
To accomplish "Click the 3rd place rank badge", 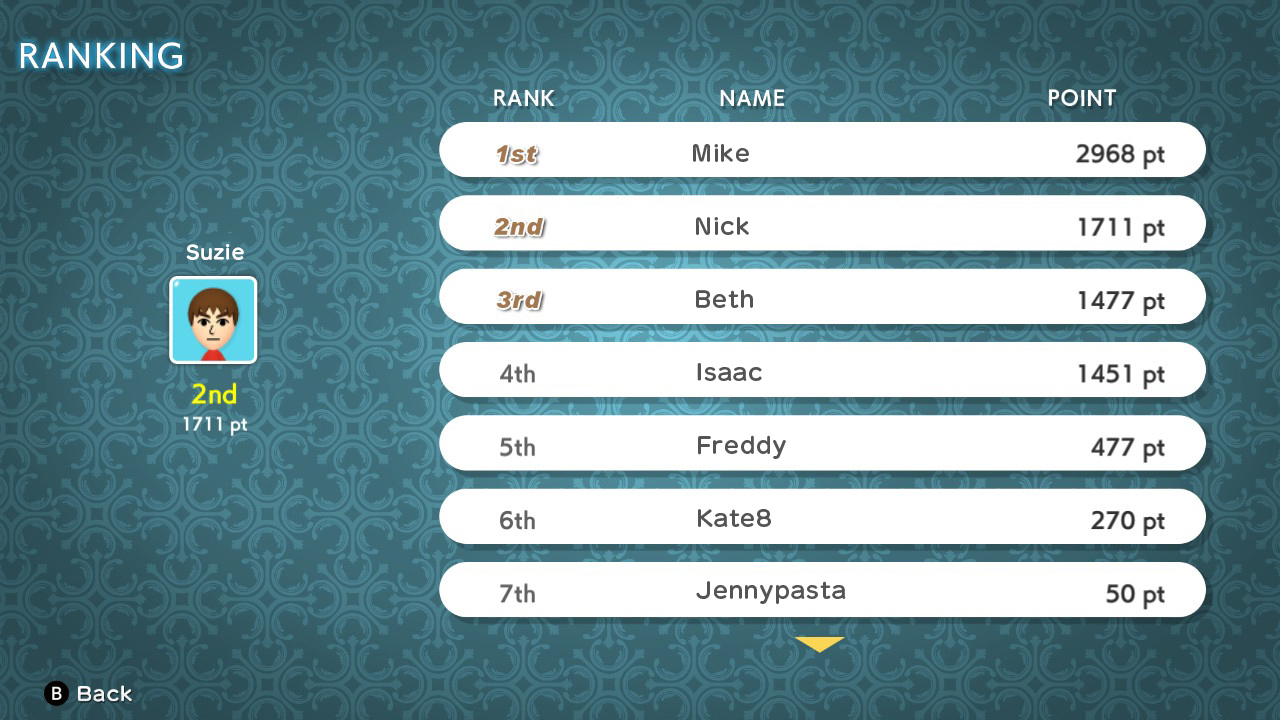I will click(518, 297).
